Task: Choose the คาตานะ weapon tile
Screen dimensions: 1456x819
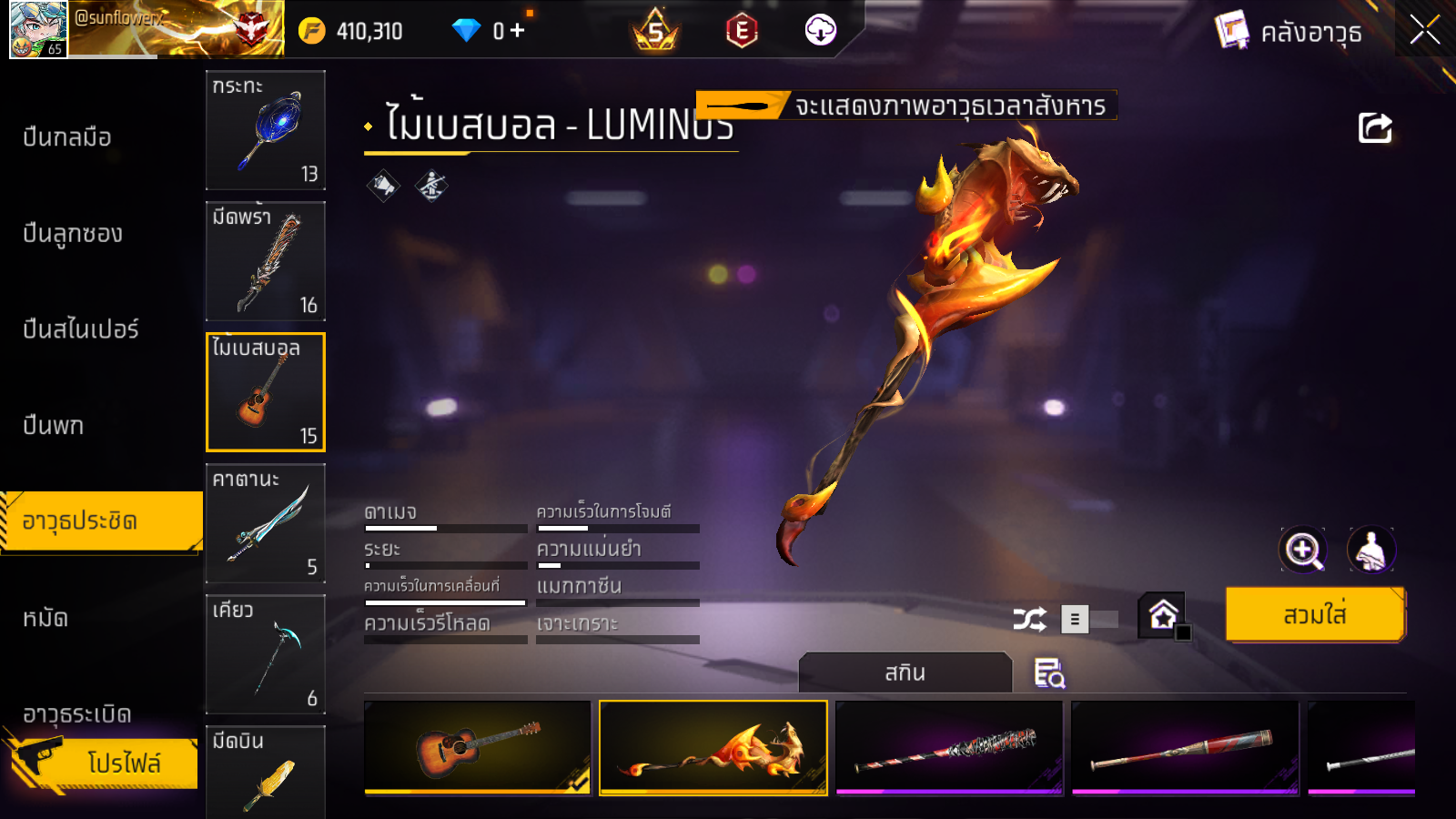Action: coord(266,523)
